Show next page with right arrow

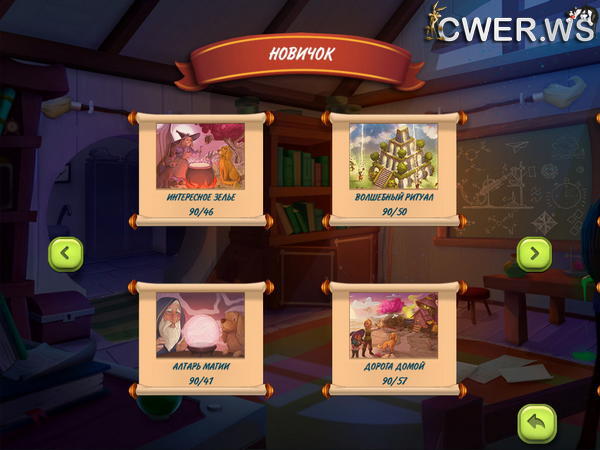pyautogui.click(x=534, y=254)
